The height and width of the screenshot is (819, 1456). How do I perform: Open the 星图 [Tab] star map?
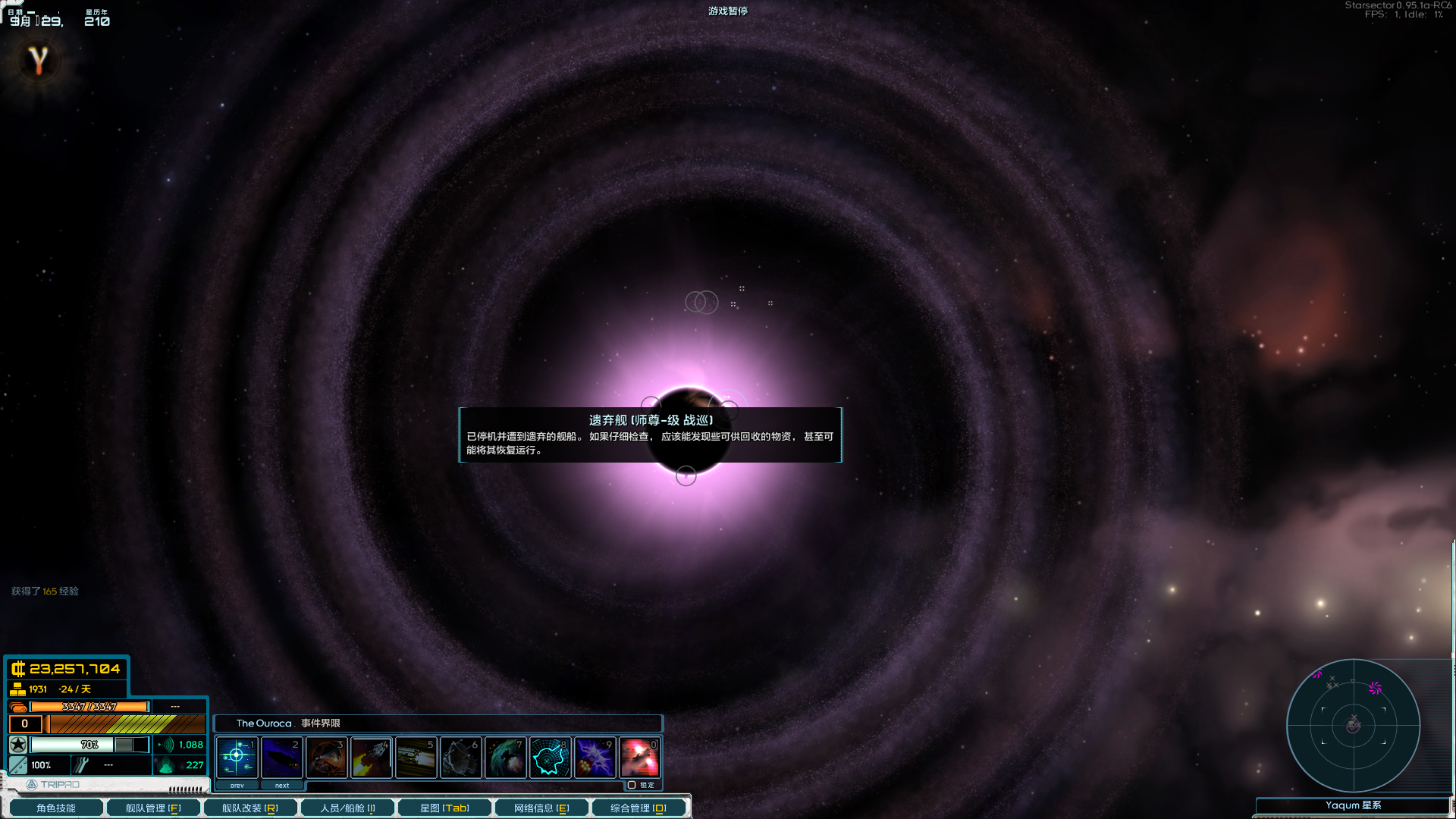coord(444,808)
